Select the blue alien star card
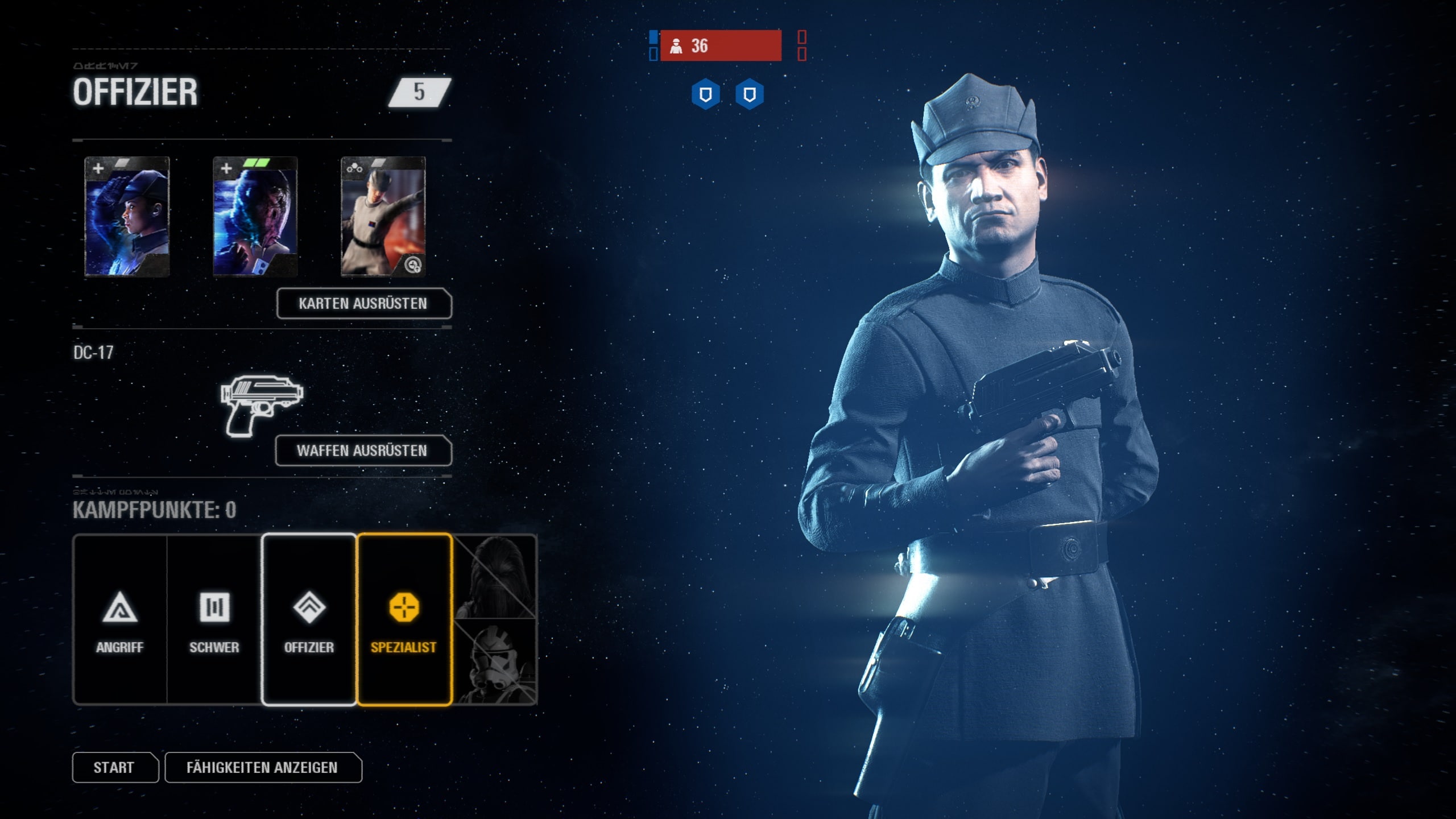Image resolution: width=1456 pixels, height=819 pixels. click(255, 217)
